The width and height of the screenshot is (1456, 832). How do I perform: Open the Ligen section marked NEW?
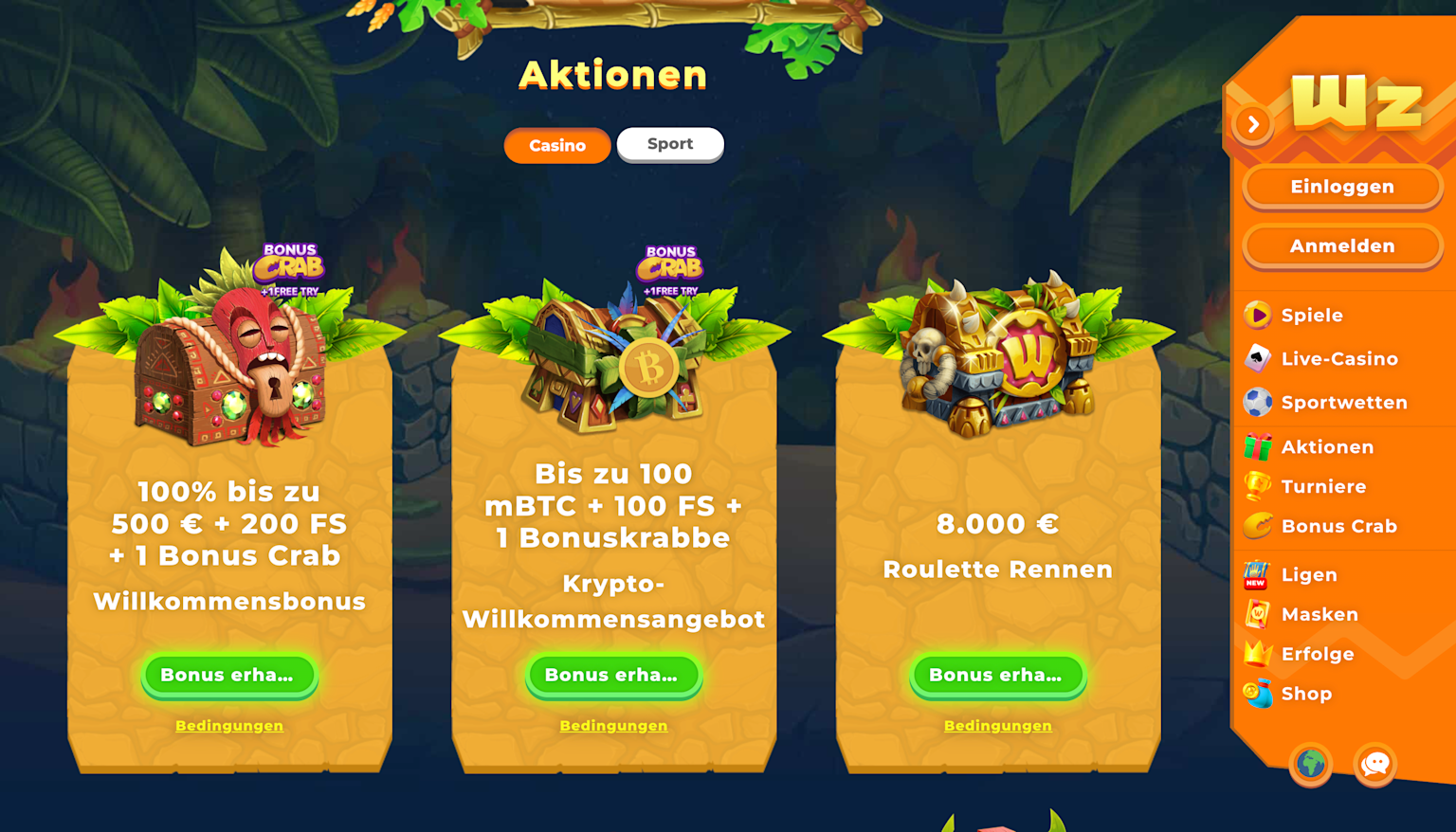1258,574
